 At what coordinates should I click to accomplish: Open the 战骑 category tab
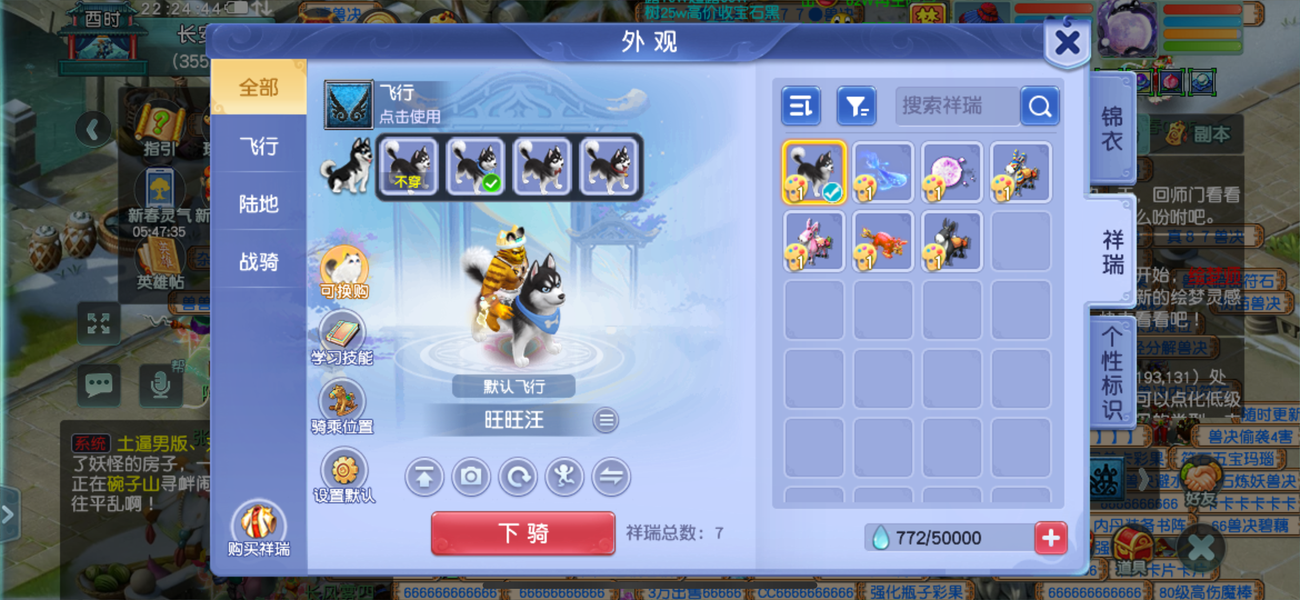tap(258, 262)
